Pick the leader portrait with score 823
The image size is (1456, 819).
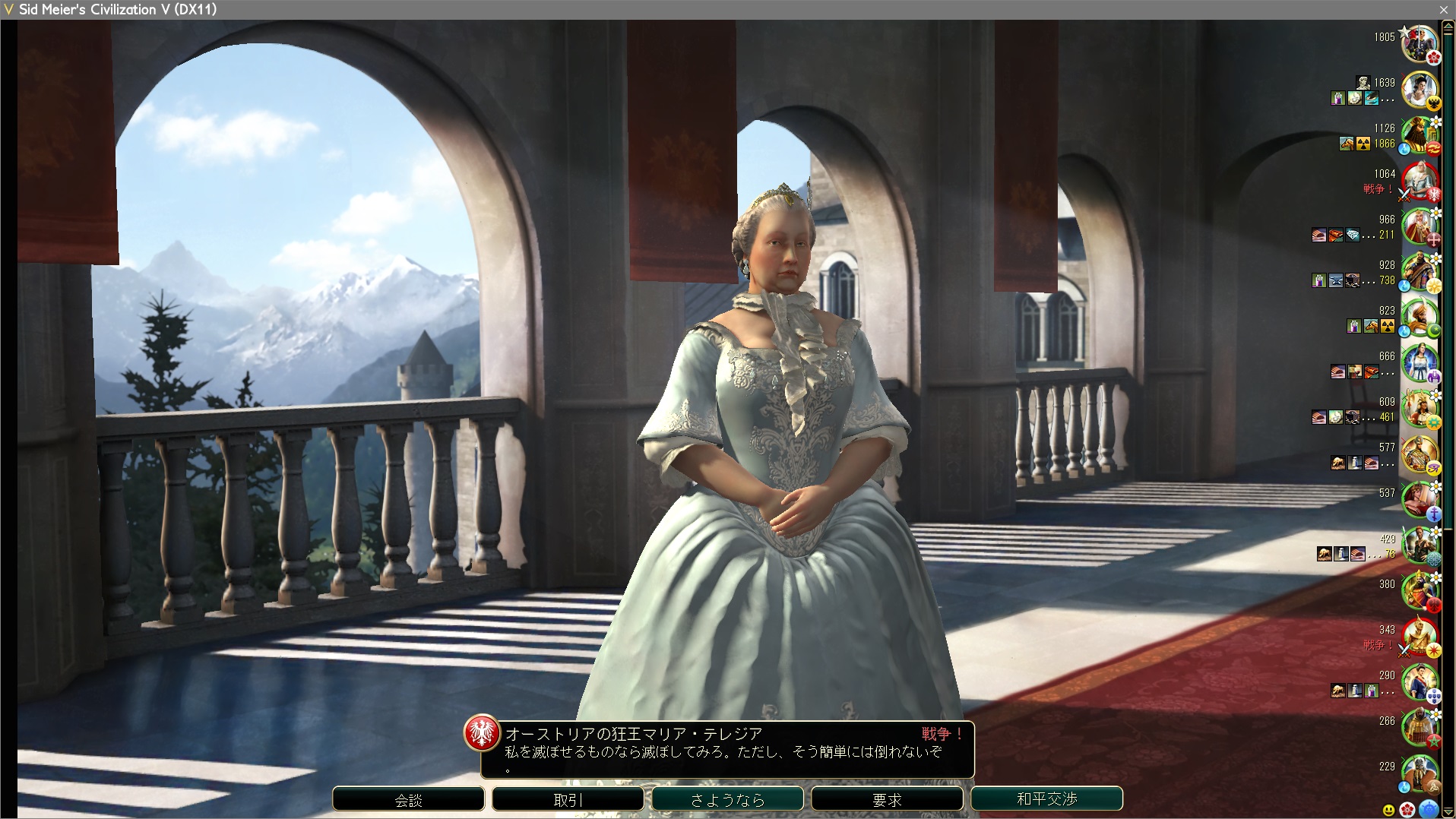1420,318
